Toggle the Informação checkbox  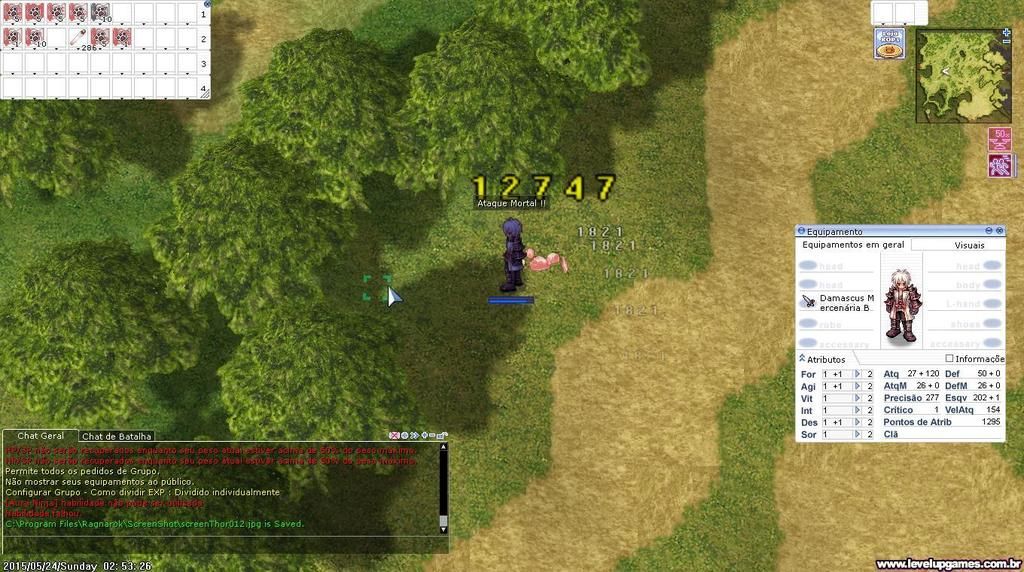[949, 359]
